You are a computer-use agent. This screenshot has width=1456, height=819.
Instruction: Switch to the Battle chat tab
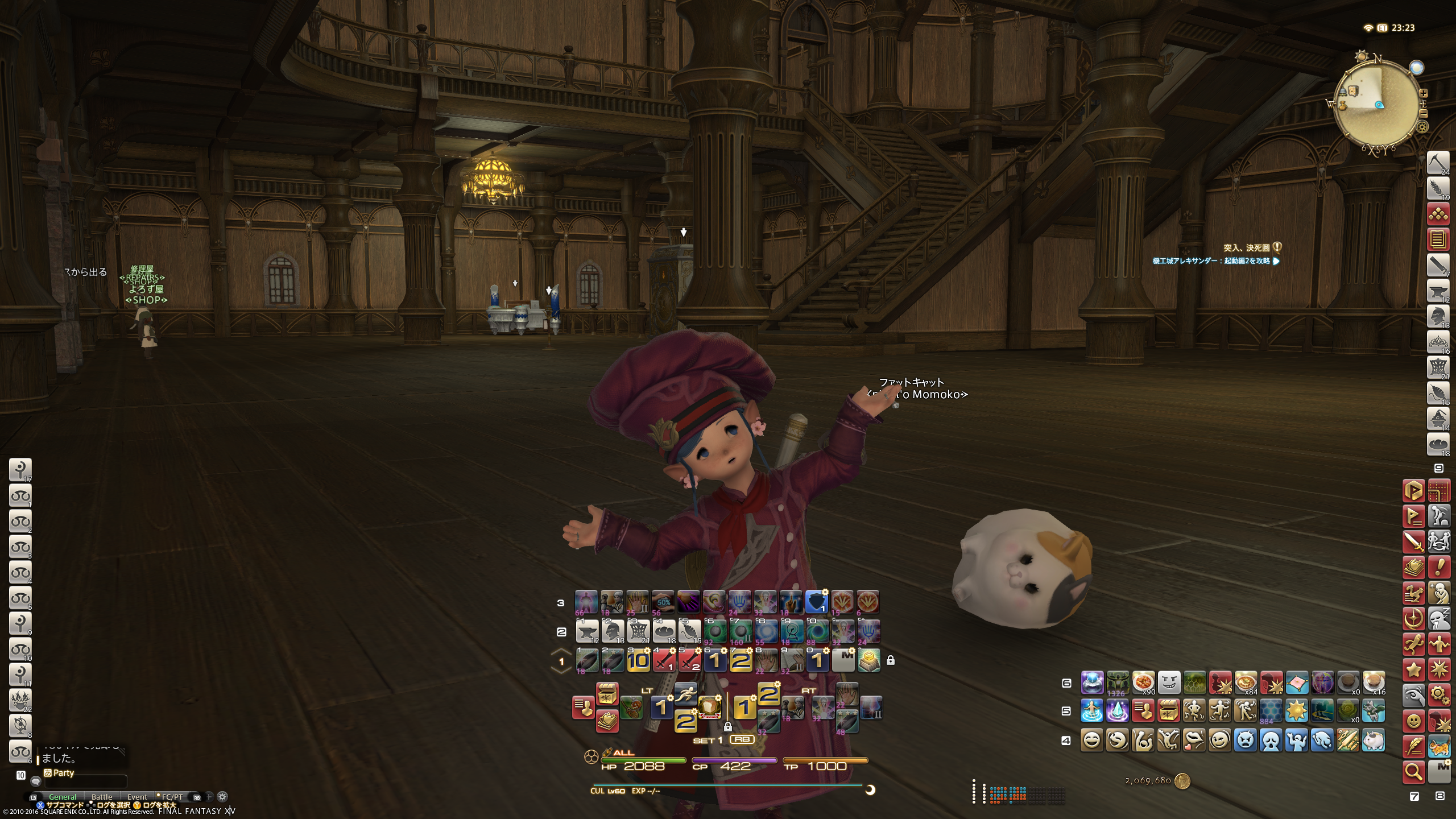tap(102, 797)
